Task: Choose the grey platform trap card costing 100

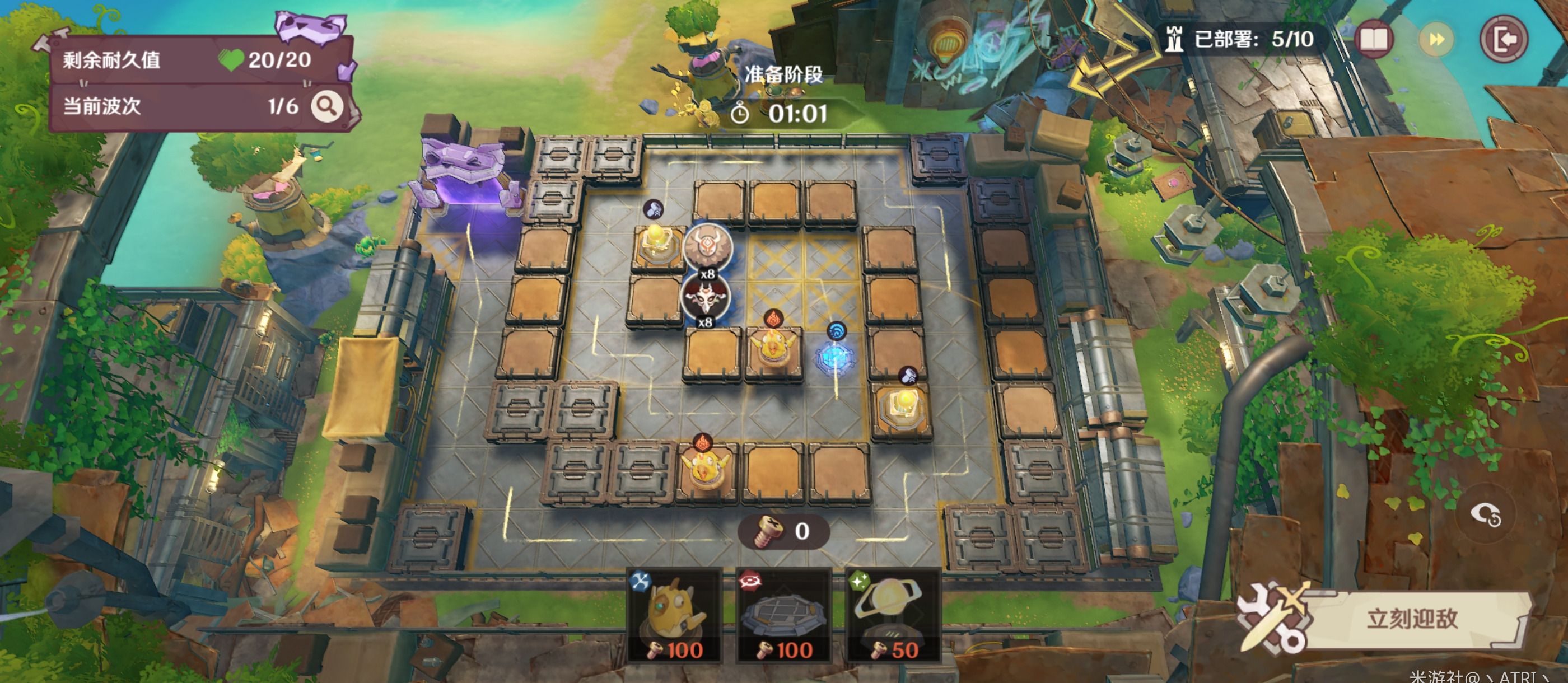Action: coord(784,615)
